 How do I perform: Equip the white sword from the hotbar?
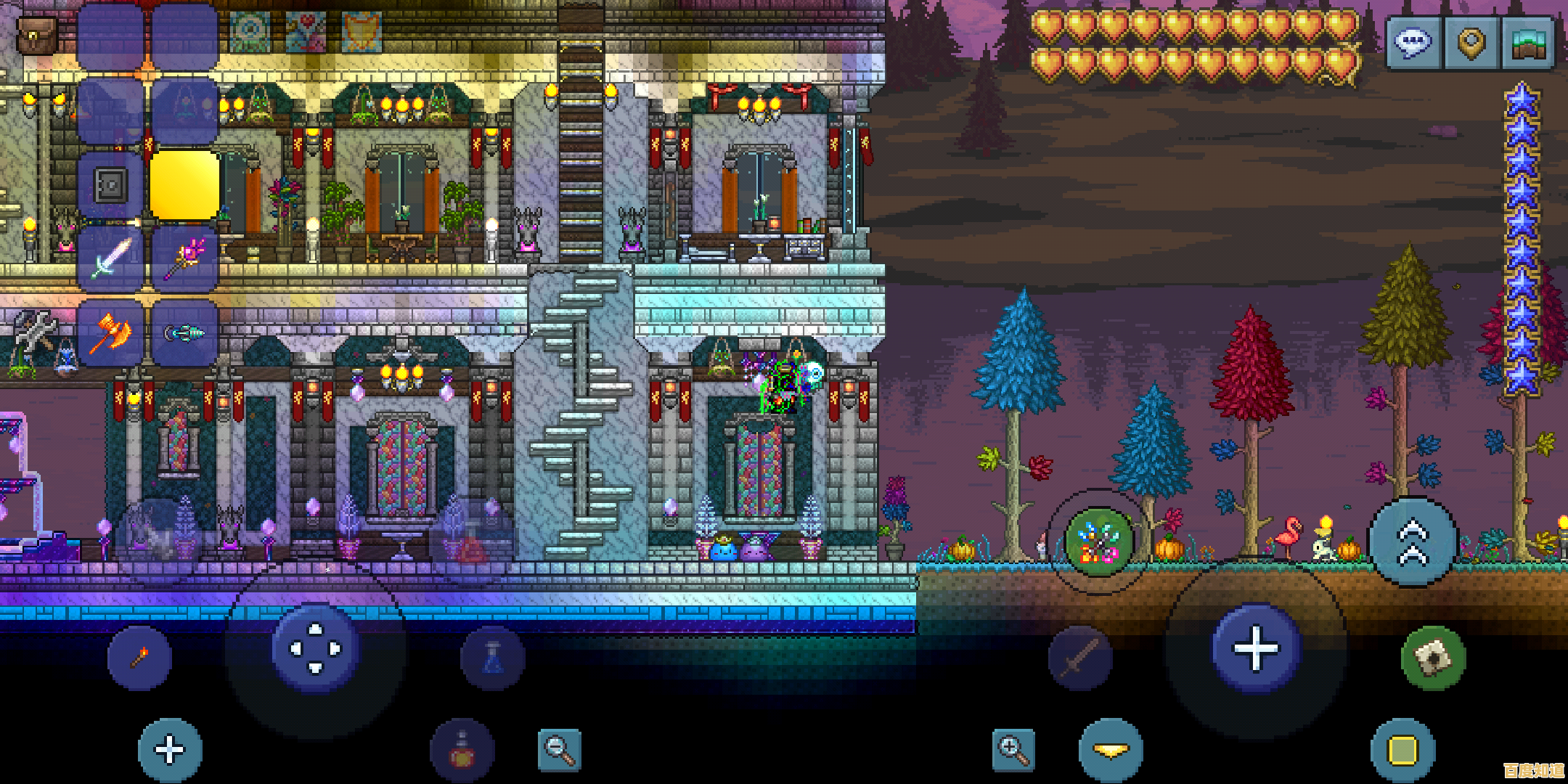(110, 259)
